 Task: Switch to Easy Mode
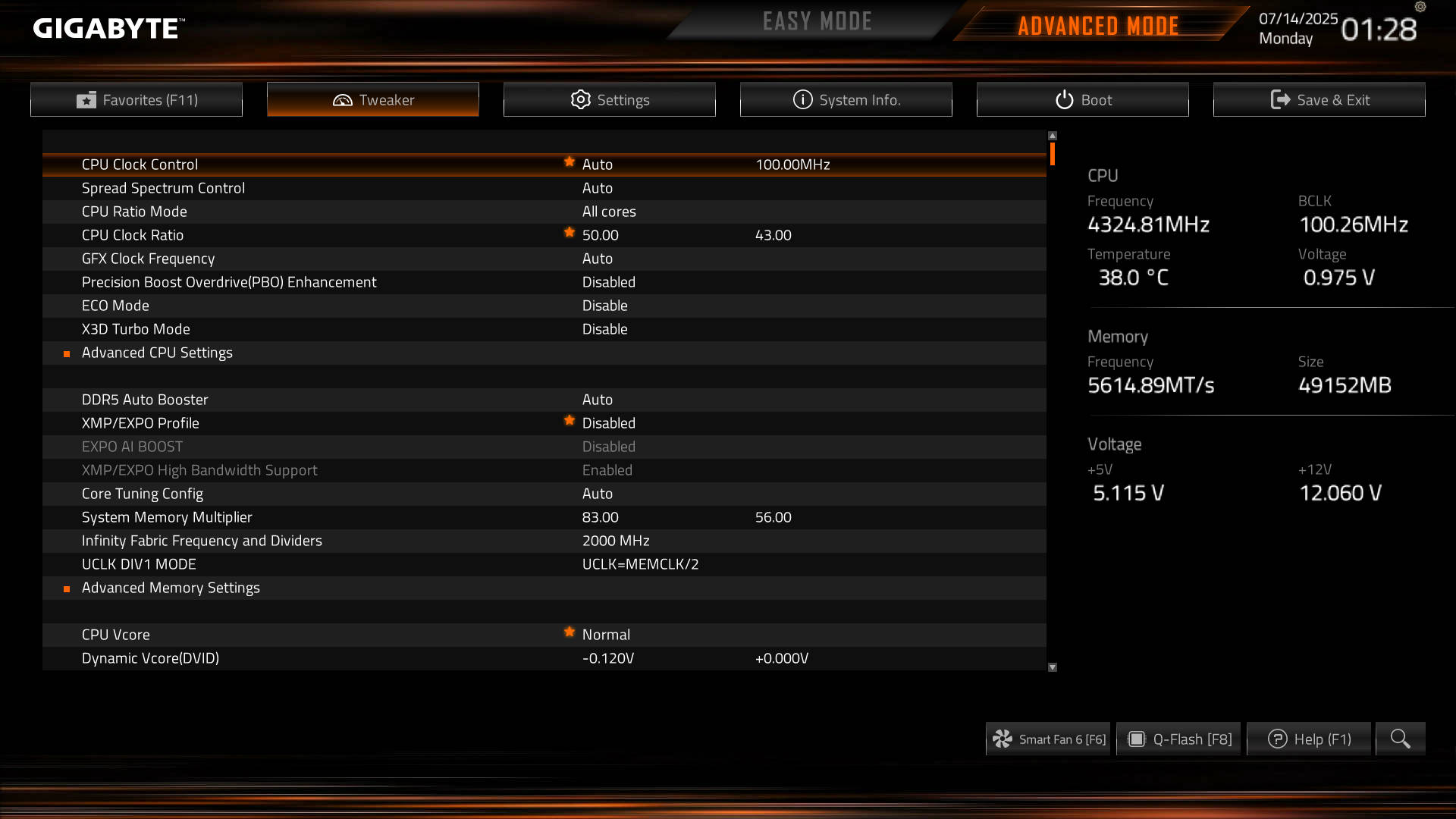coord(817,22)
